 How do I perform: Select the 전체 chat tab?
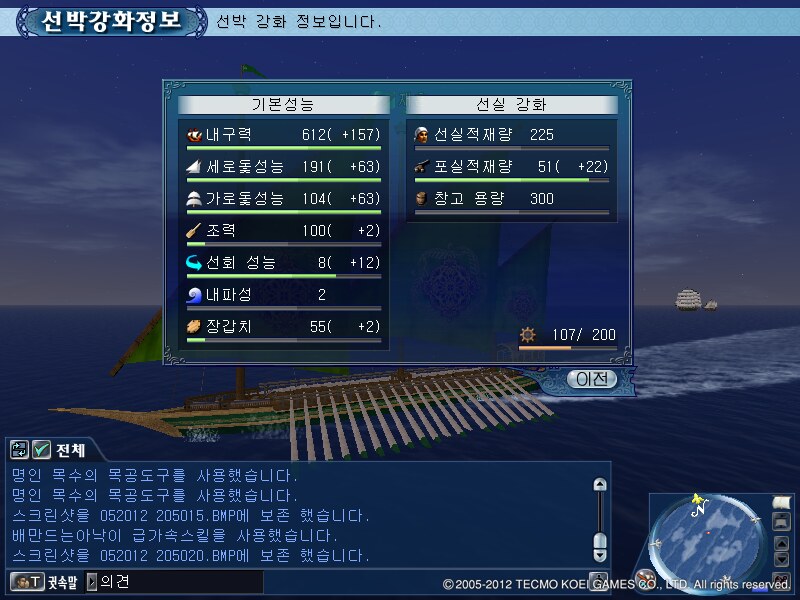click(x=69, y=450)
